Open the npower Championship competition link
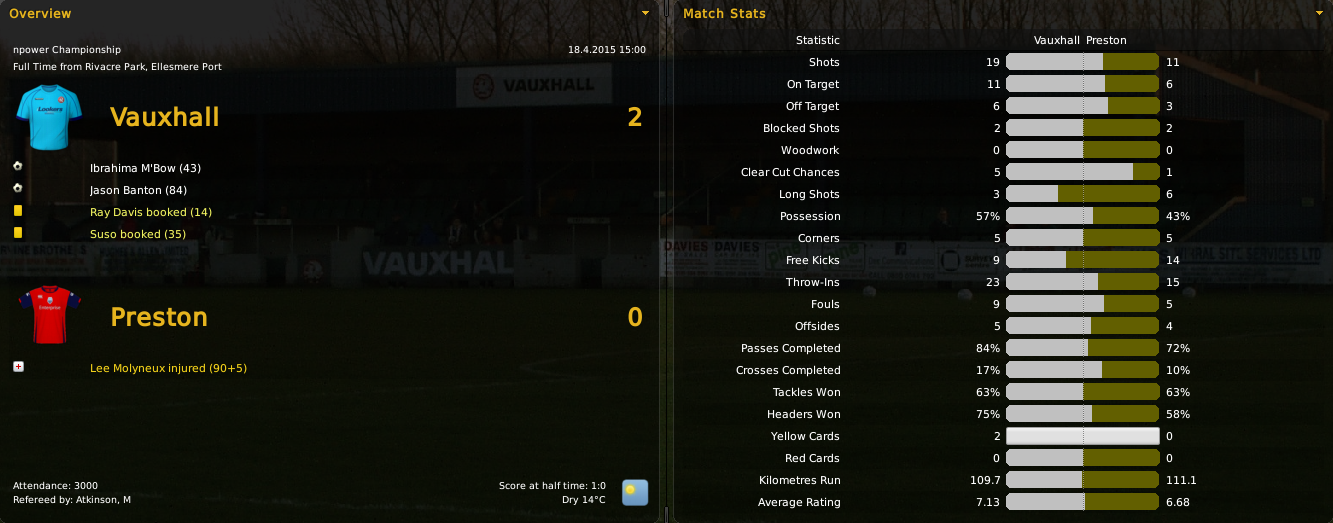 (x=67, y=49)
